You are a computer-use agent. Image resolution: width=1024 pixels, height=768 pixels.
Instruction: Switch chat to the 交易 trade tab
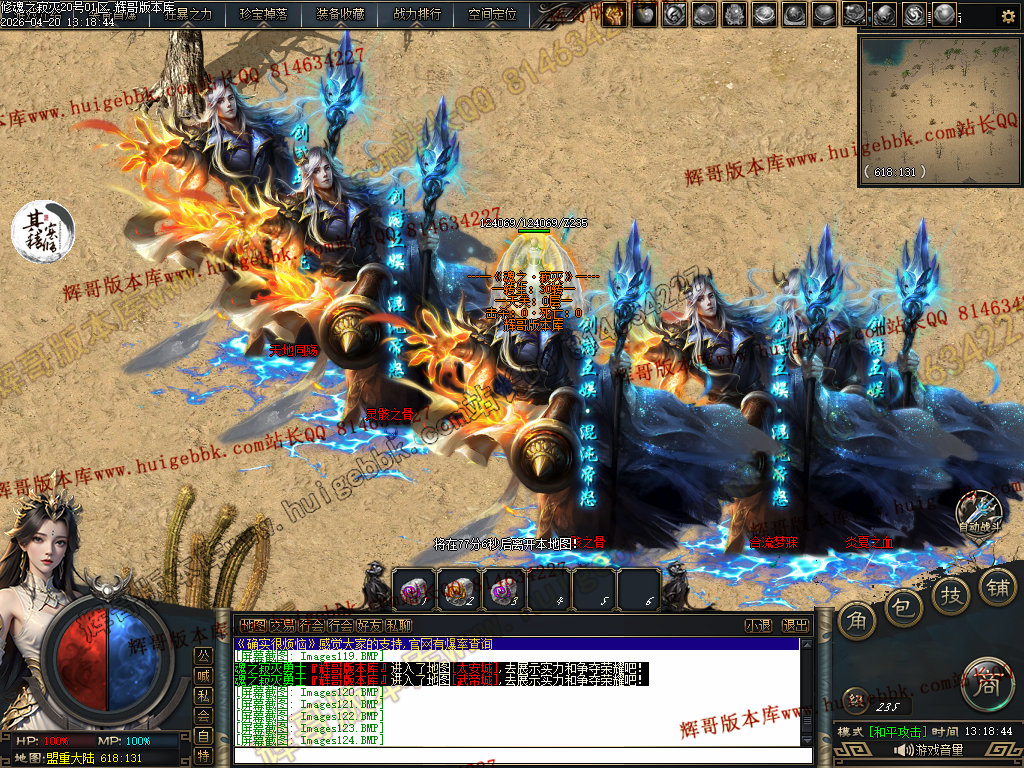point(282,625)
